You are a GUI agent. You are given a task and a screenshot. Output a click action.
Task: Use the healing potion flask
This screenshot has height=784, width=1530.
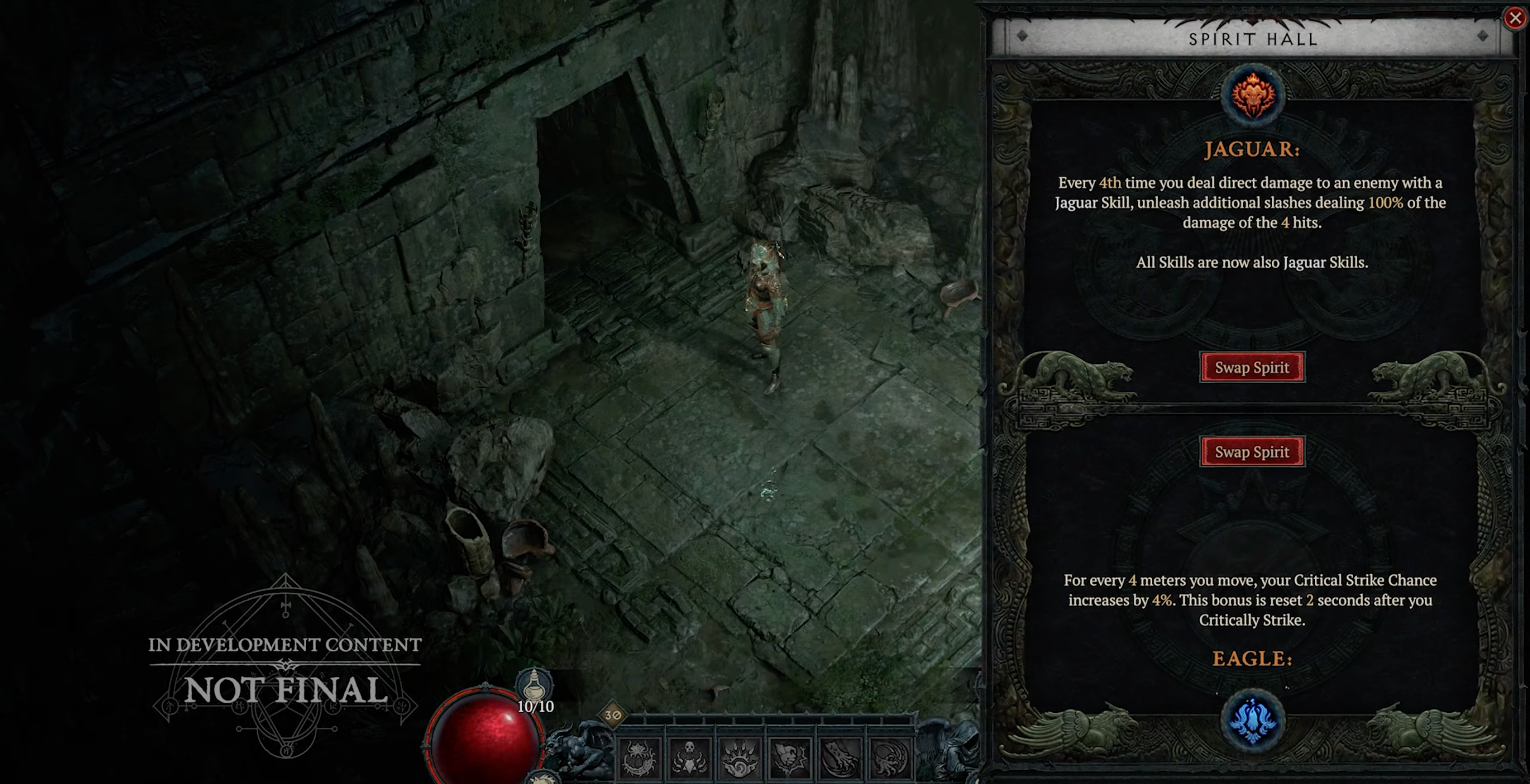534,687
